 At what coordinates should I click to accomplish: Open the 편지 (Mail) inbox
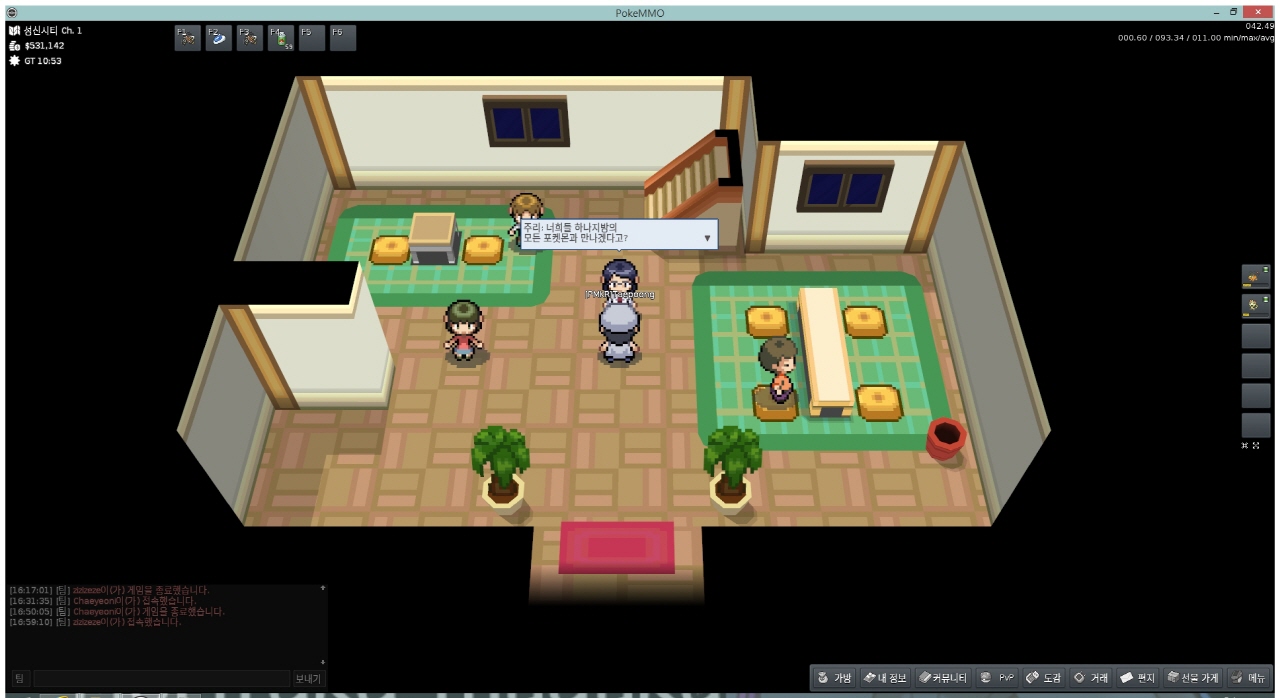1138,678
